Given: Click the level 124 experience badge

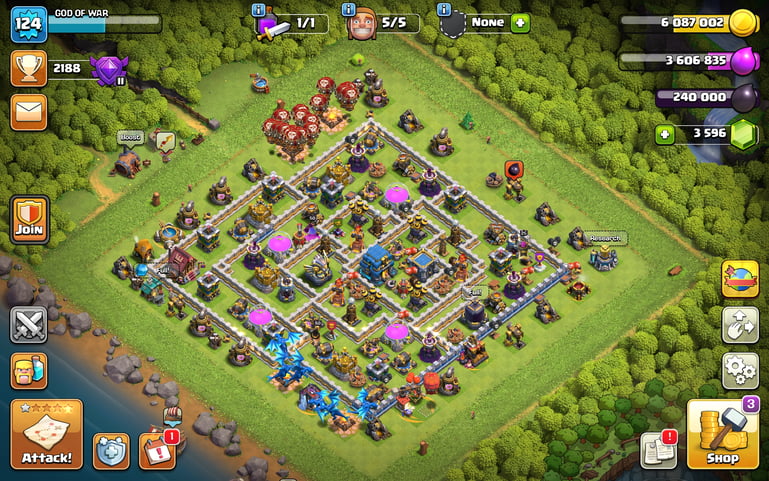Looking at the screenshot, I should pos(29,24).
